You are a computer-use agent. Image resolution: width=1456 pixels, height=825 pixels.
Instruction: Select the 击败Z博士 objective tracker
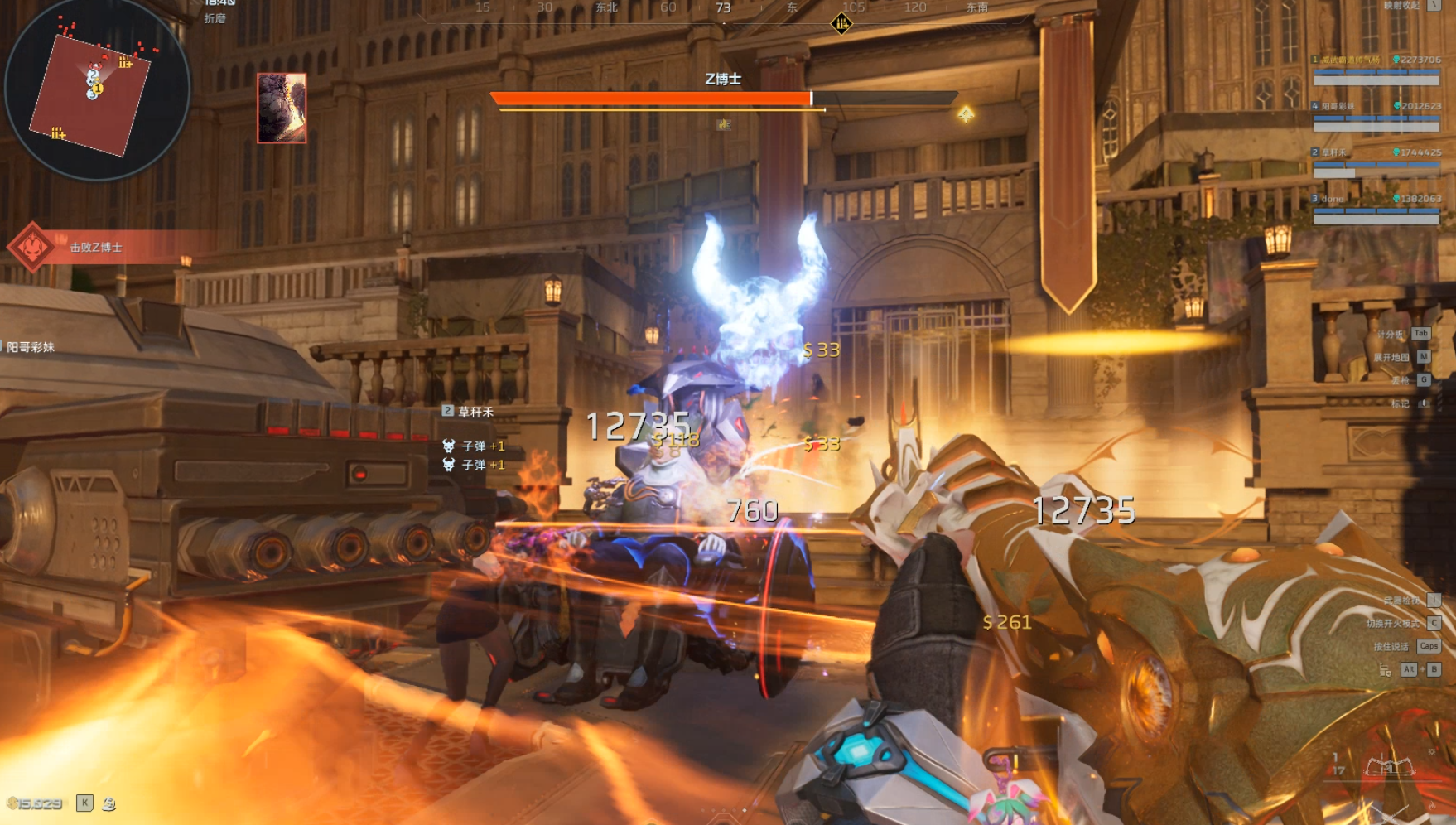click(95, 247)
